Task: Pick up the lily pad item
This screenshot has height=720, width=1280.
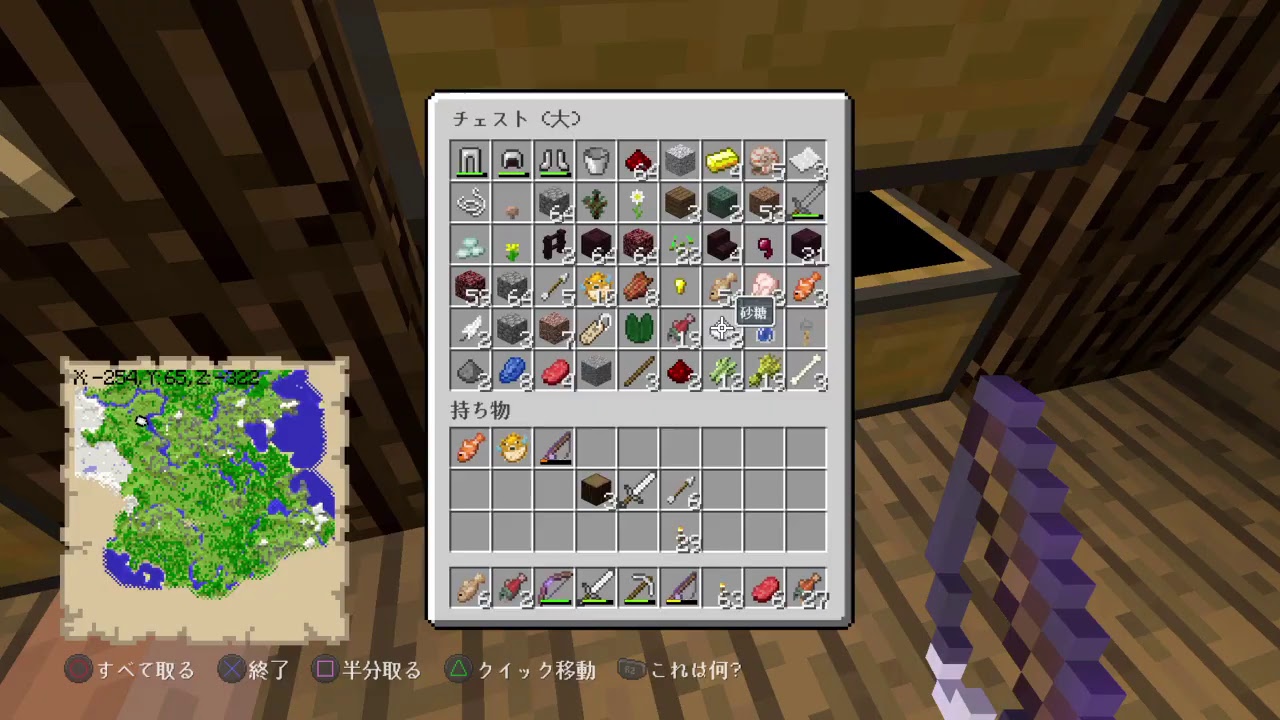Action: (x=638, y=330)
